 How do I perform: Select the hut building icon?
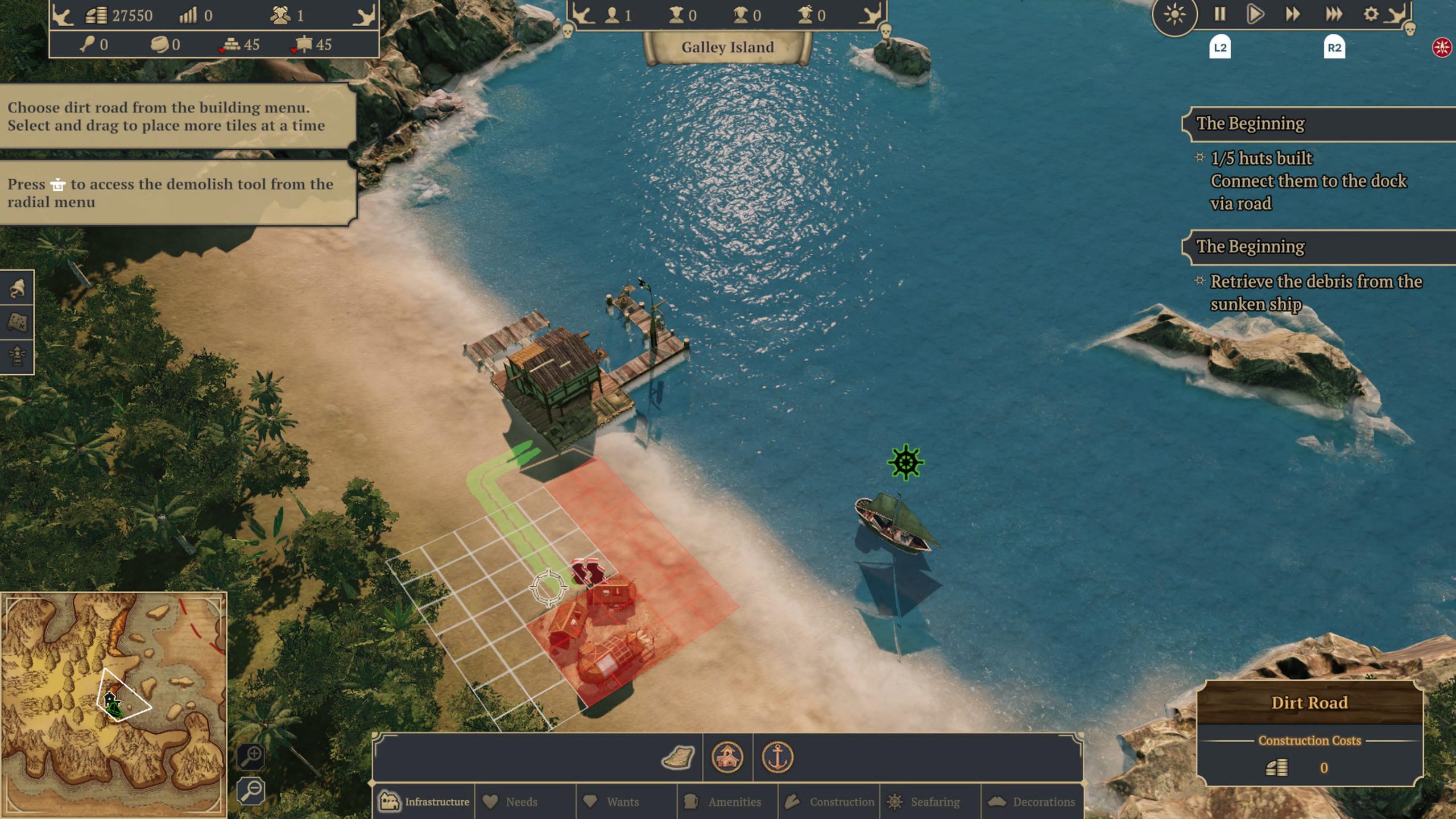point(727,758)
